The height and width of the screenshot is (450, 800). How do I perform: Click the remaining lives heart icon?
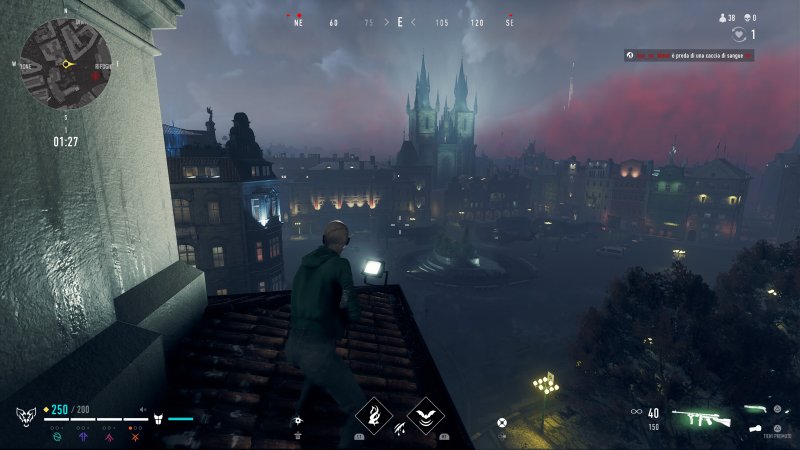click(x=739, y=35)
